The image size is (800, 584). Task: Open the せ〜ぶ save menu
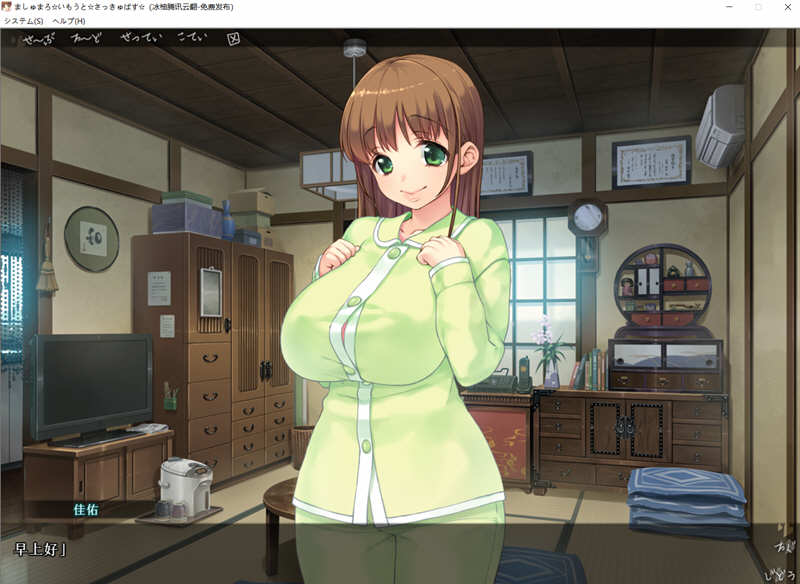[40, 40]
